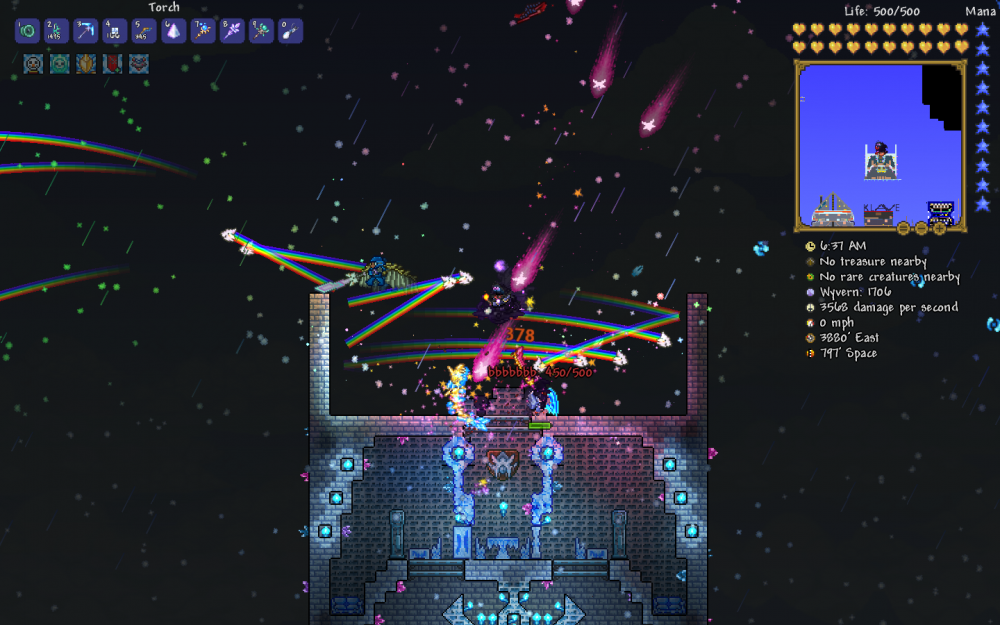Choose the bow in hotbar slot 5
The image size is (1000, 625).
click(144, 31)
